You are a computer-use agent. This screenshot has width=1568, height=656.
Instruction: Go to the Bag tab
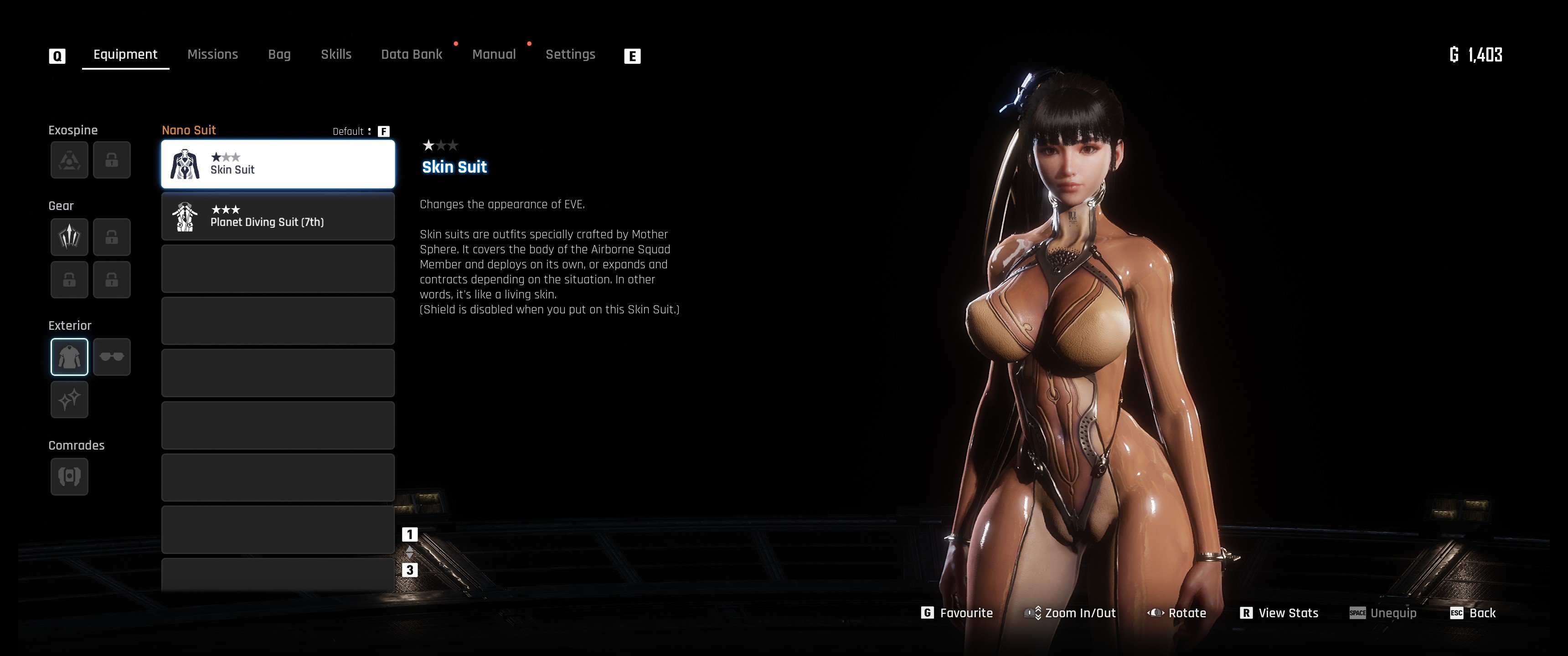[279, 55]
